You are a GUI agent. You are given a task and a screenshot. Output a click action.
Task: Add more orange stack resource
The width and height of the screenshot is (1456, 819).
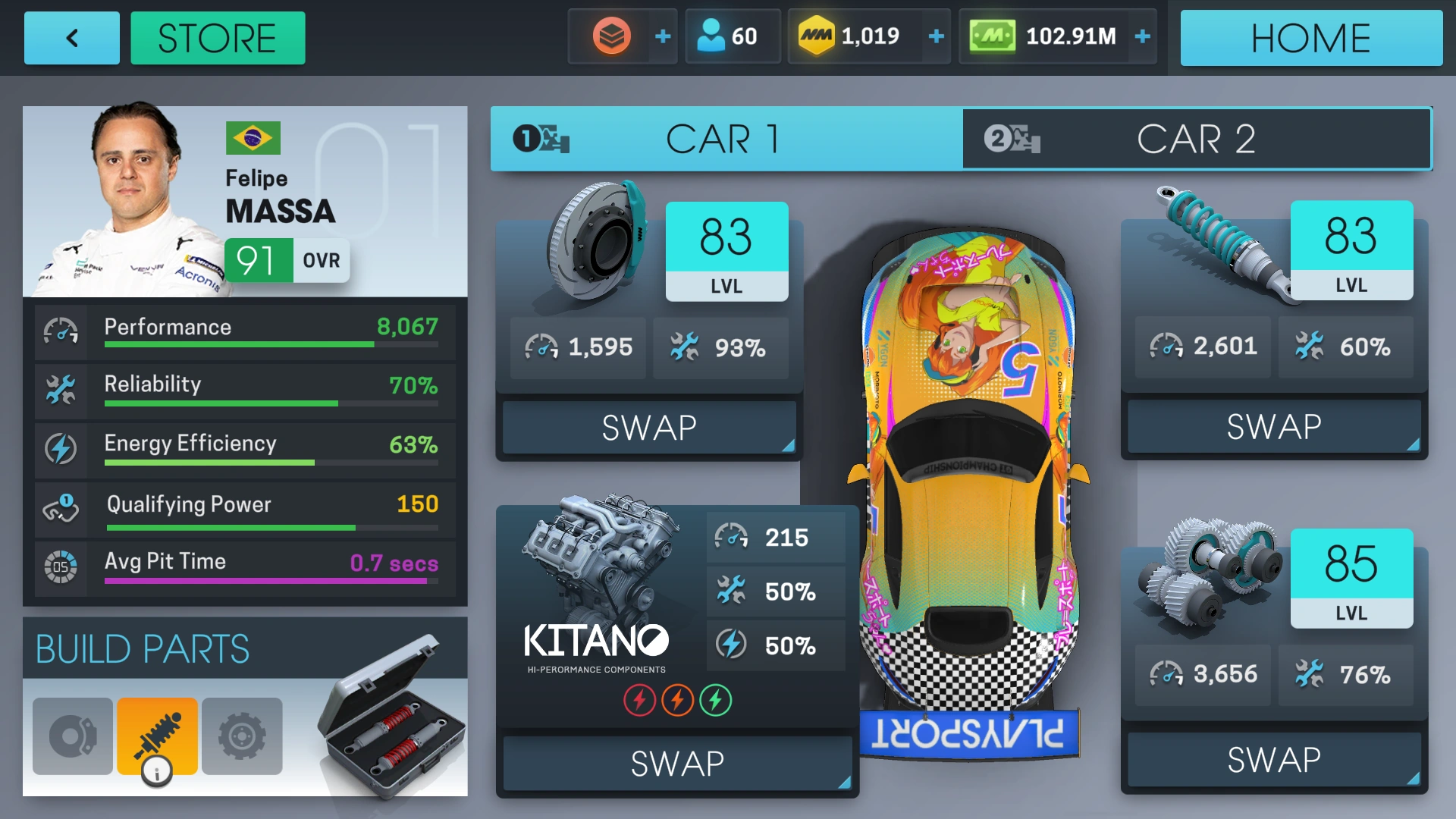coord(663,36)
